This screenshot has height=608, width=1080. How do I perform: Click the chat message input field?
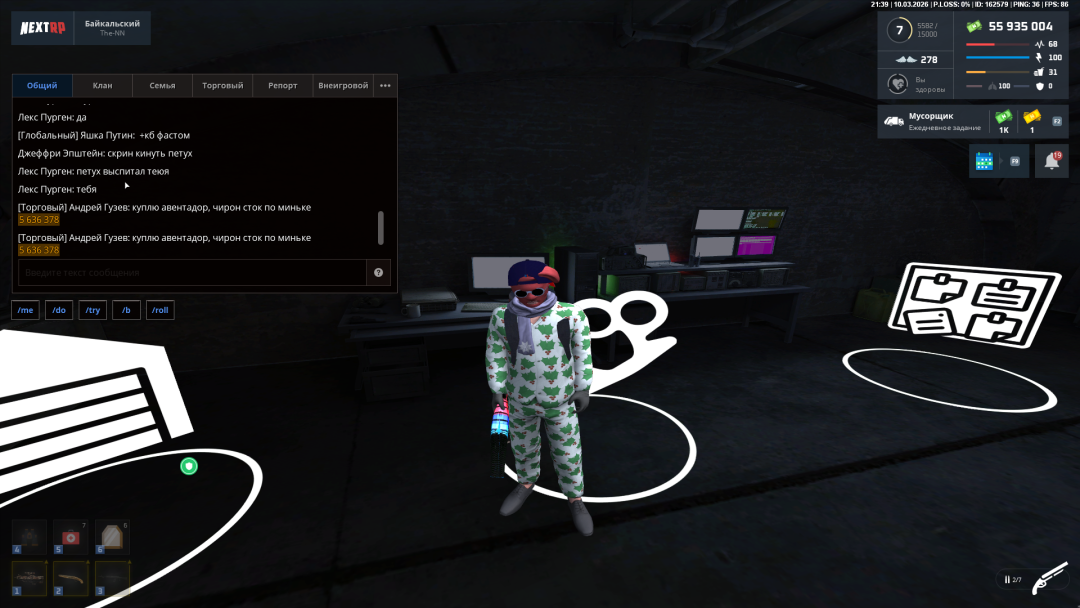192,273
